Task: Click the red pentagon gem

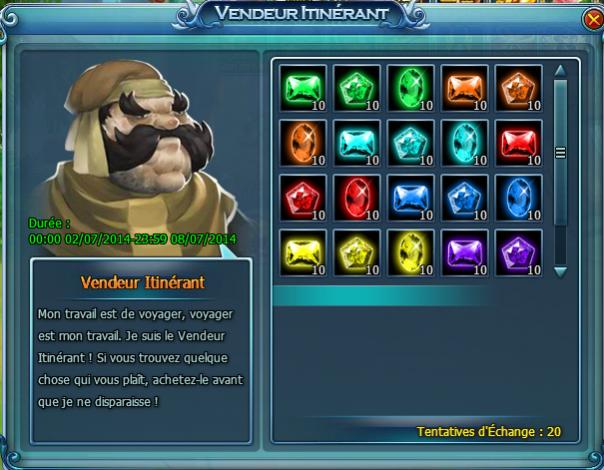Action: click(299, 197)
